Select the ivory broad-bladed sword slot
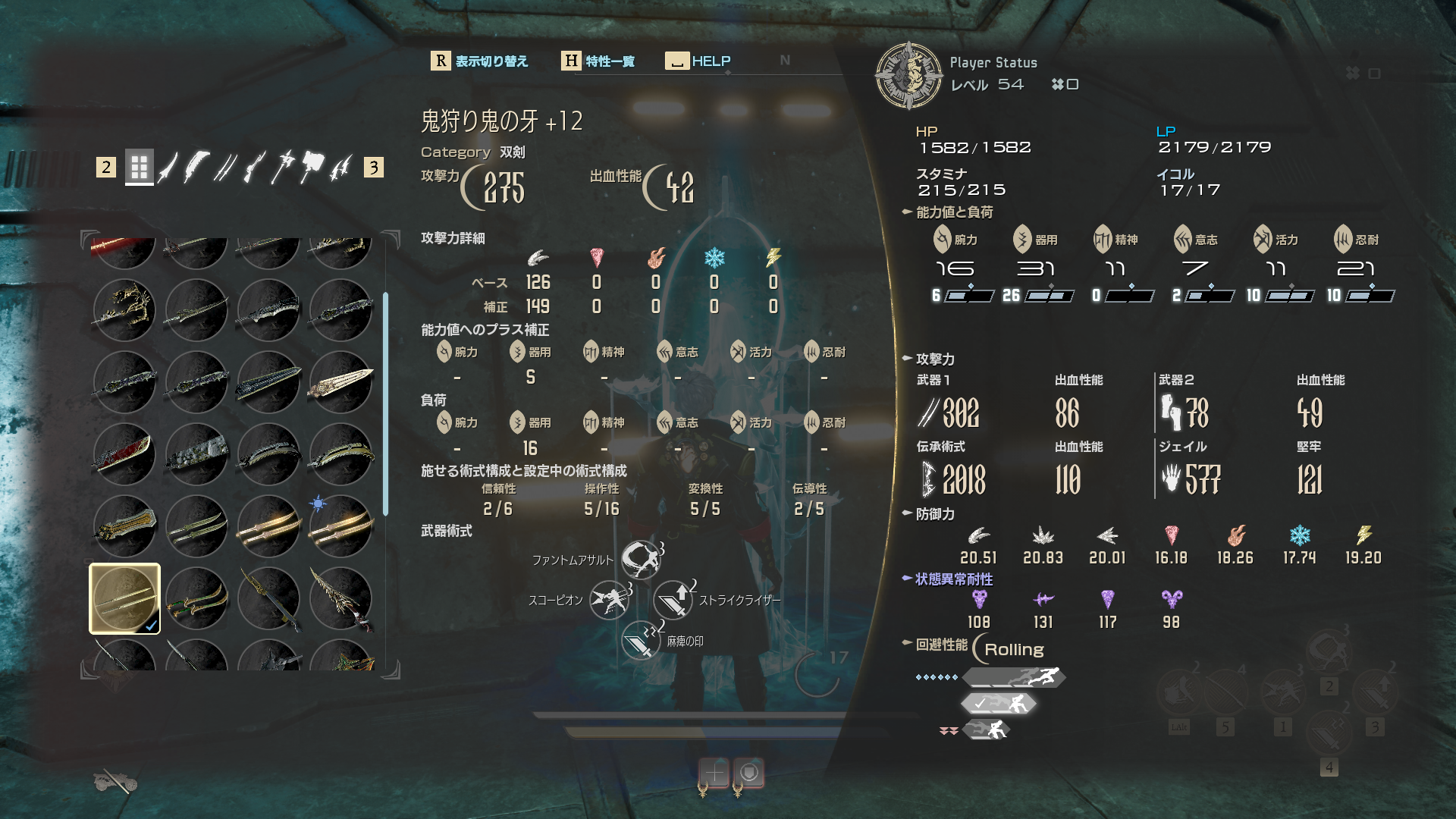 click(341, 381)
